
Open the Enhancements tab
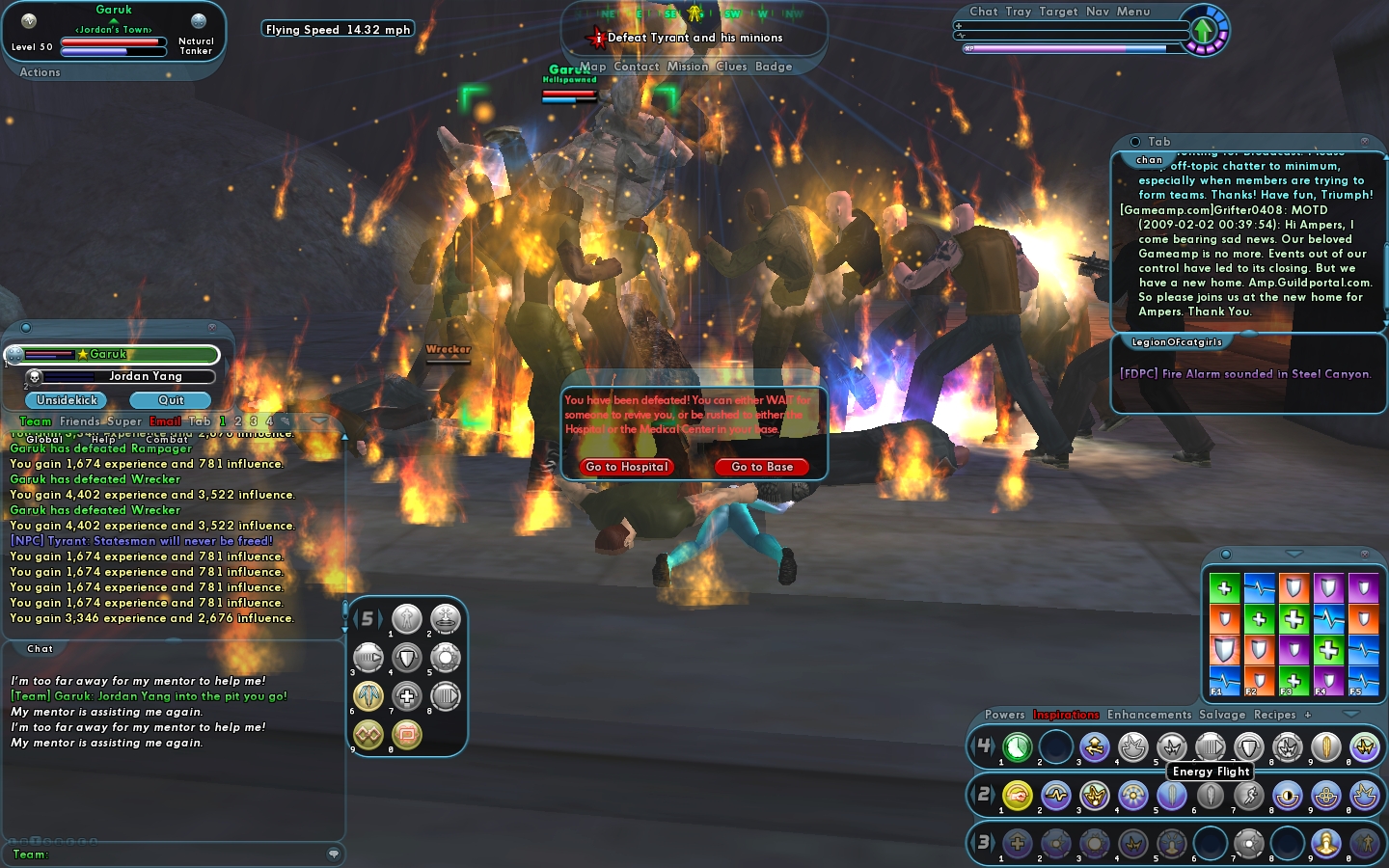click(1149, 715)
